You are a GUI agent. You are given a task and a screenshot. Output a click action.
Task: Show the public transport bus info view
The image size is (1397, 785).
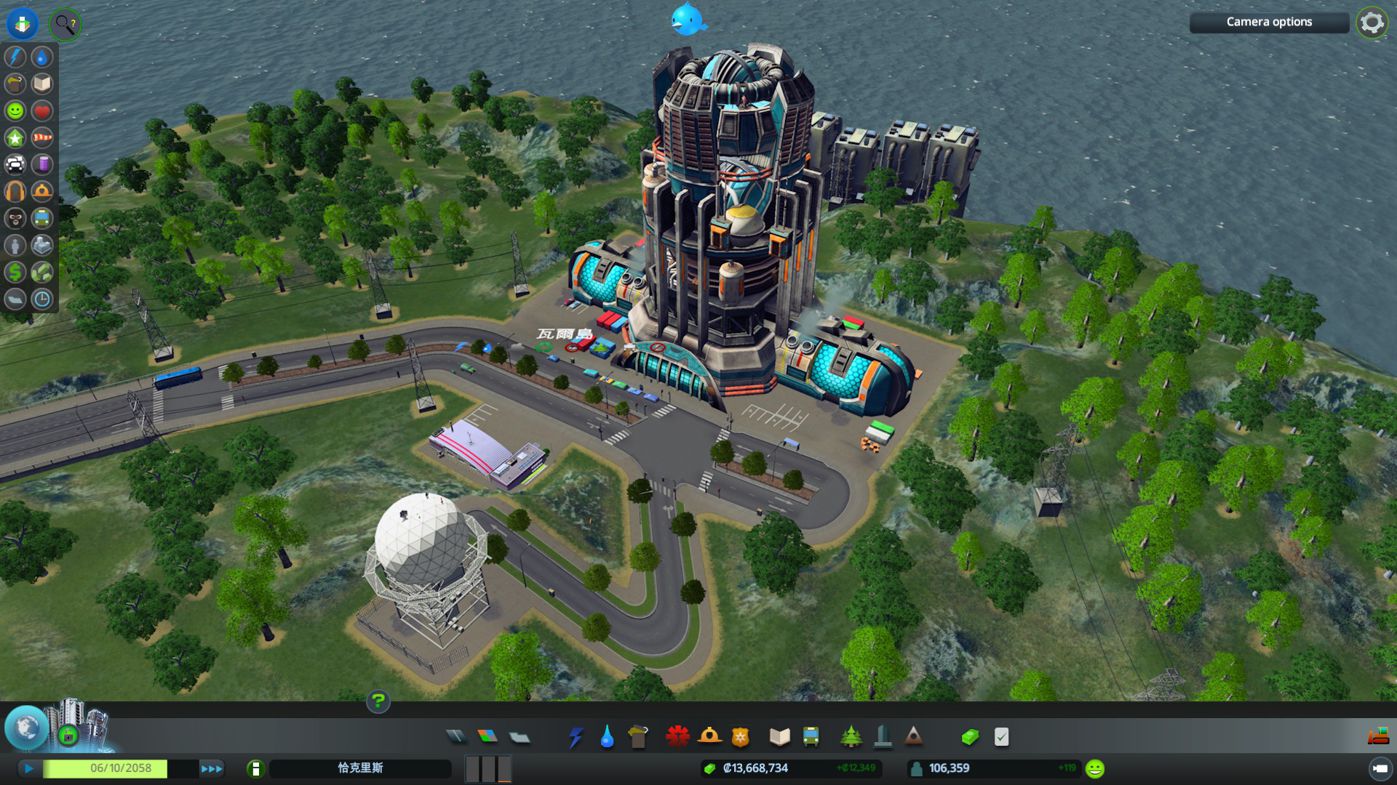tap(42, 218)
